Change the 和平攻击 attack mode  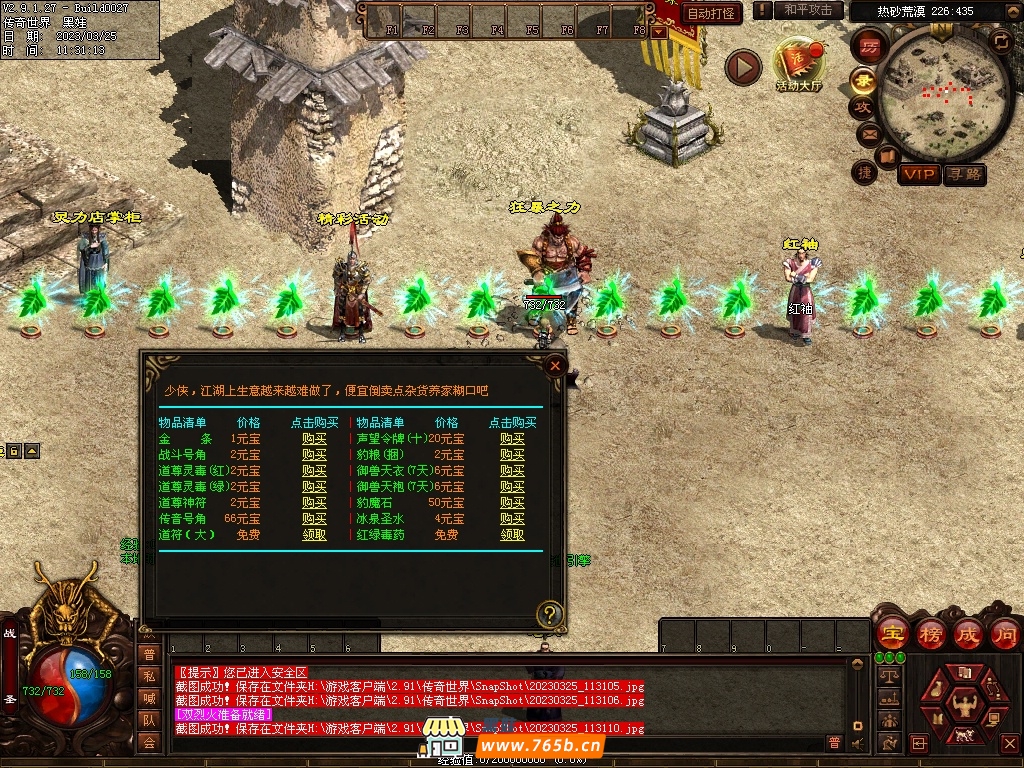click(808, 10)
